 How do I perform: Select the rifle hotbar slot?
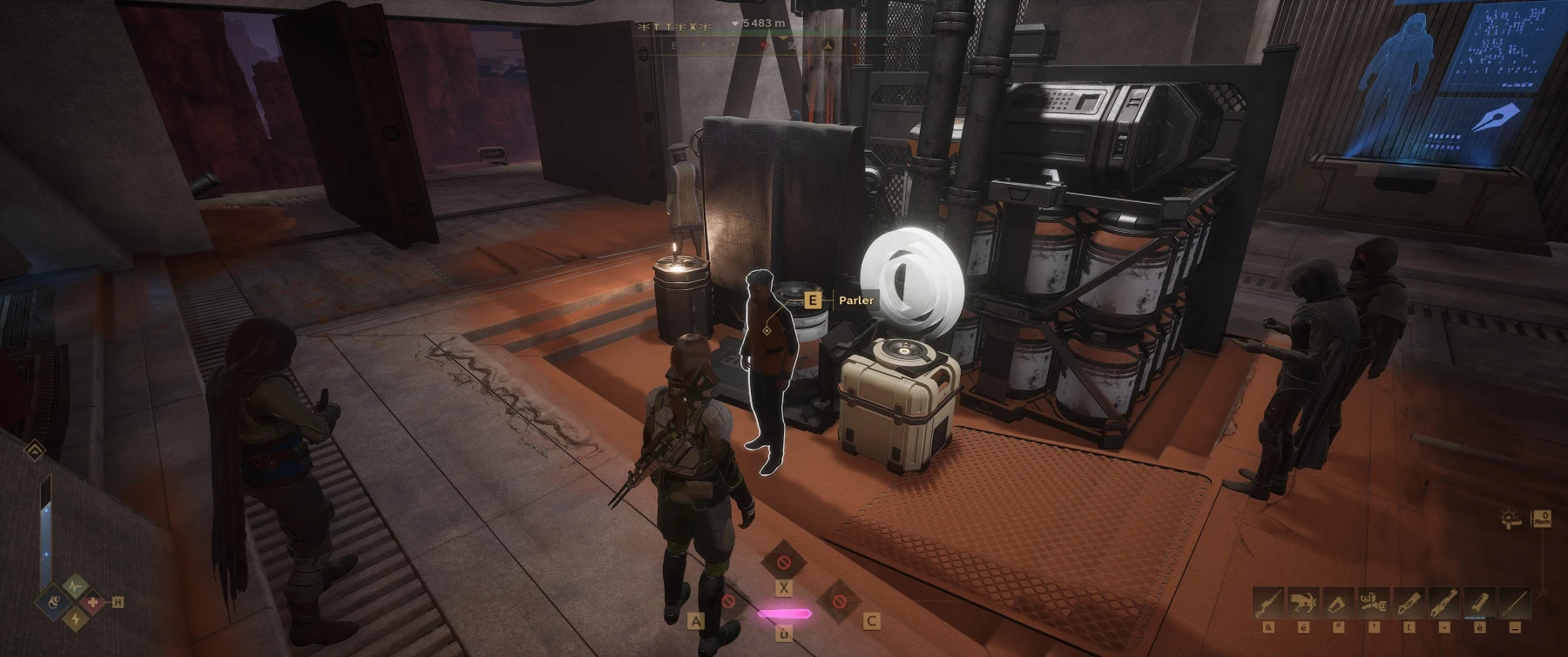click(1268, 603)
